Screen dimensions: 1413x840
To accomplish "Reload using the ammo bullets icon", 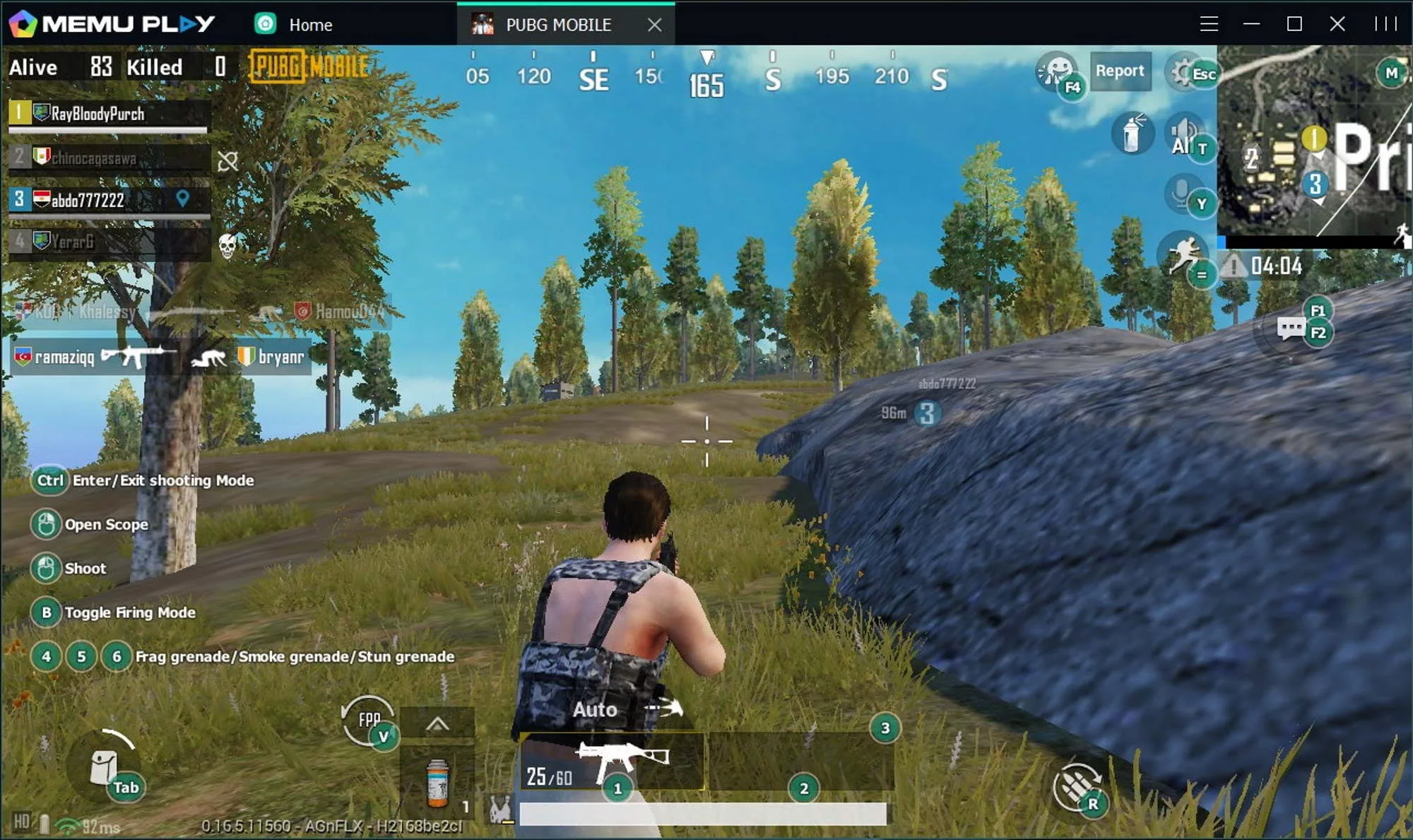I will pos(1075,786).
